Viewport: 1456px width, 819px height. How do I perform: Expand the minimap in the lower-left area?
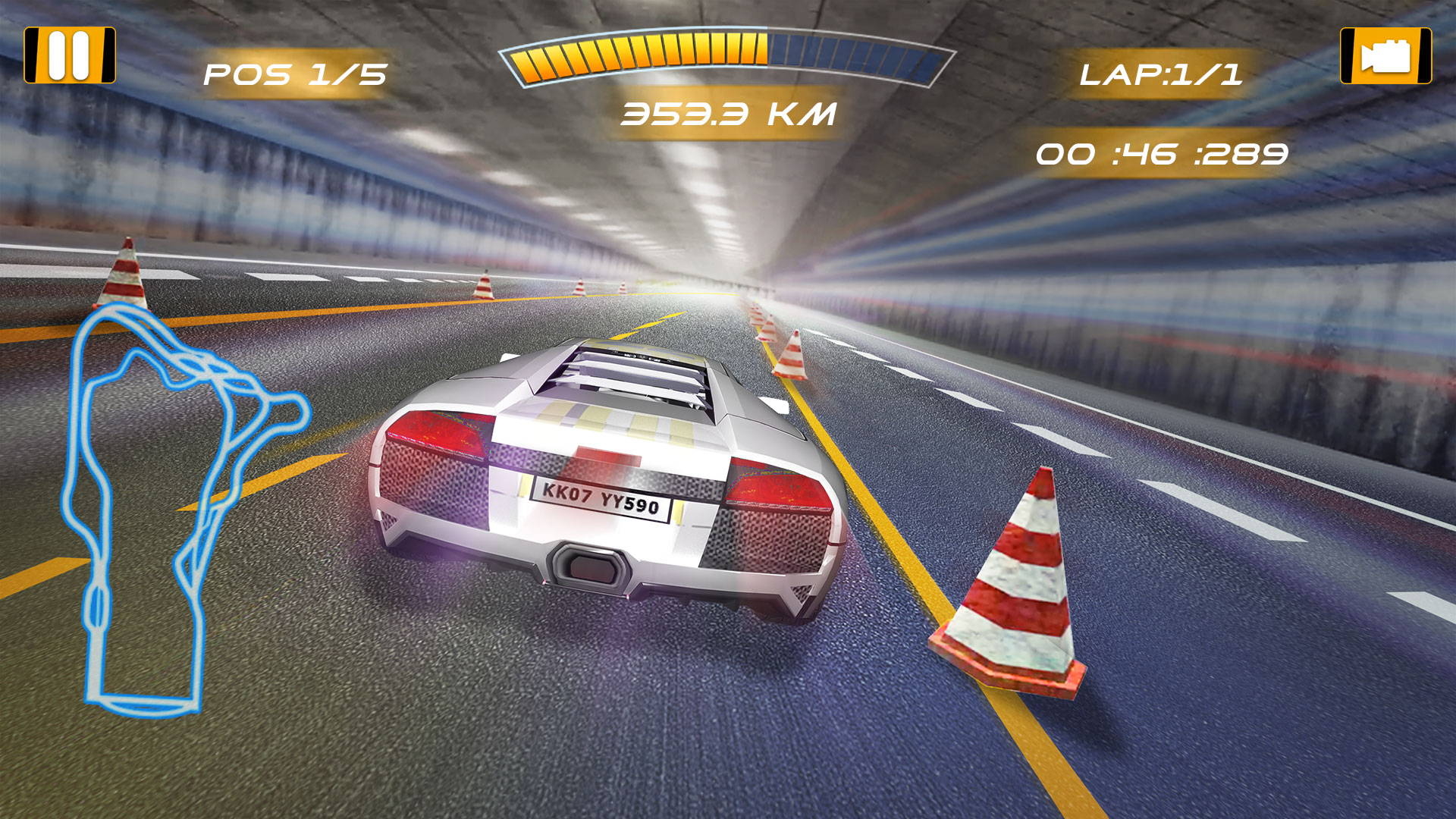(x=174, y=508)
